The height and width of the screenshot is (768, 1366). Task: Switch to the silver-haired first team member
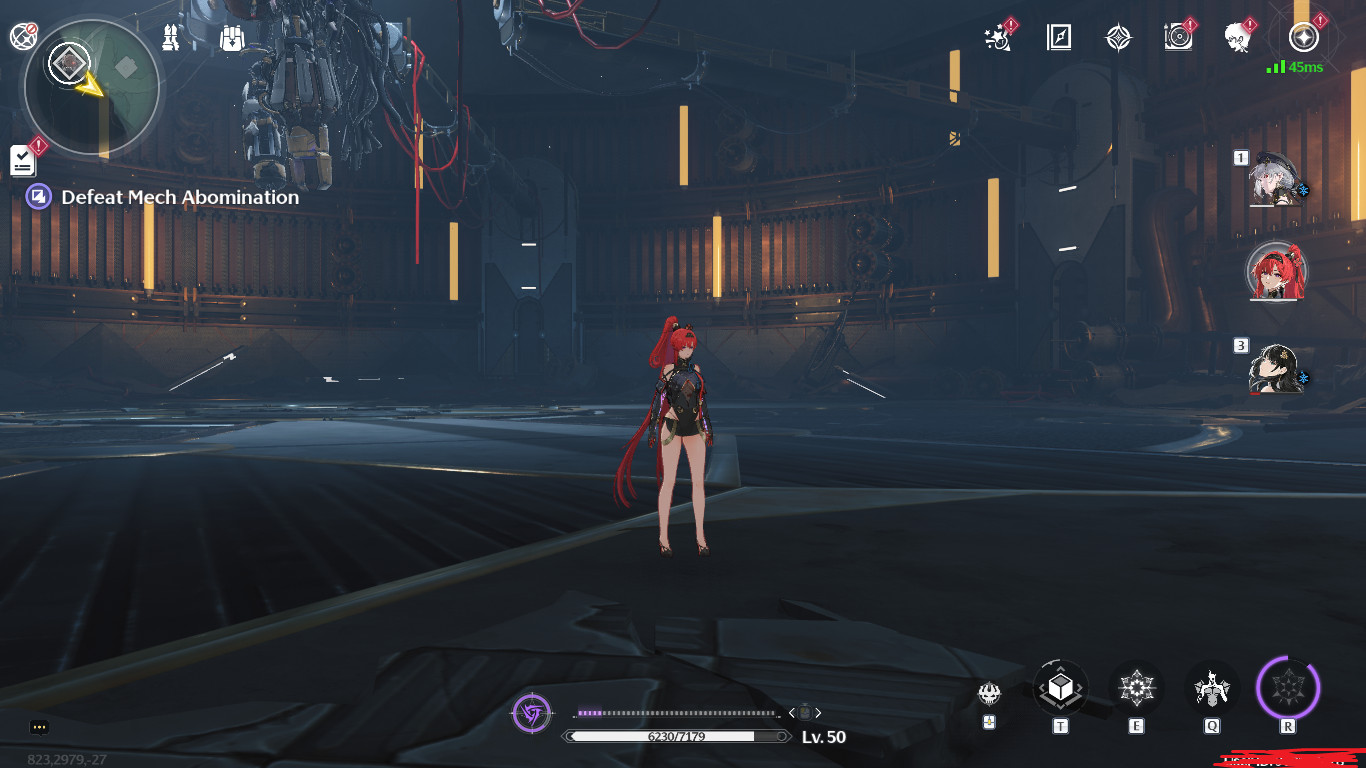(x=1276, y=180)
